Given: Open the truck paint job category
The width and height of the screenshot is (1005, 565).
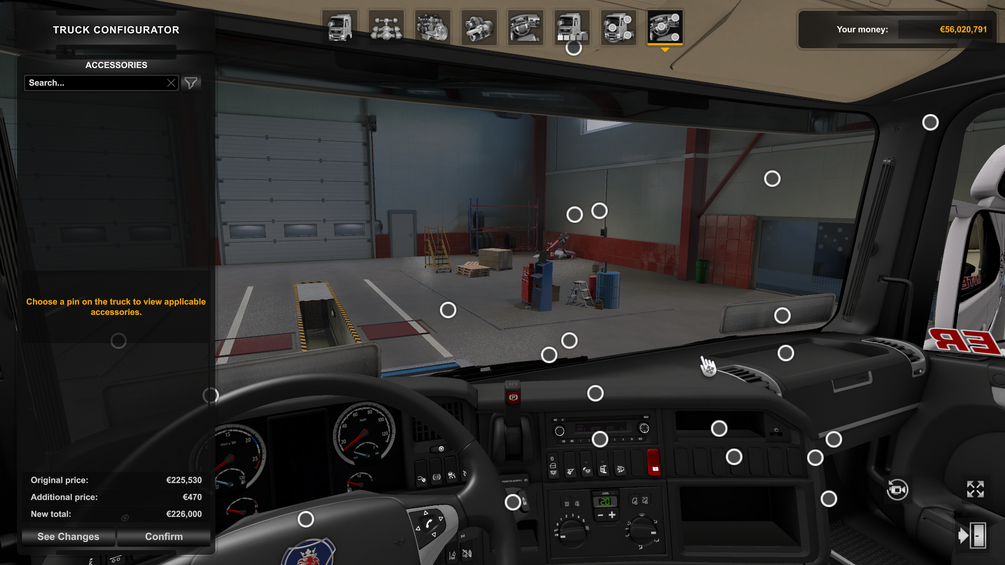Looking at the screenshot, I should coord(572,27).
